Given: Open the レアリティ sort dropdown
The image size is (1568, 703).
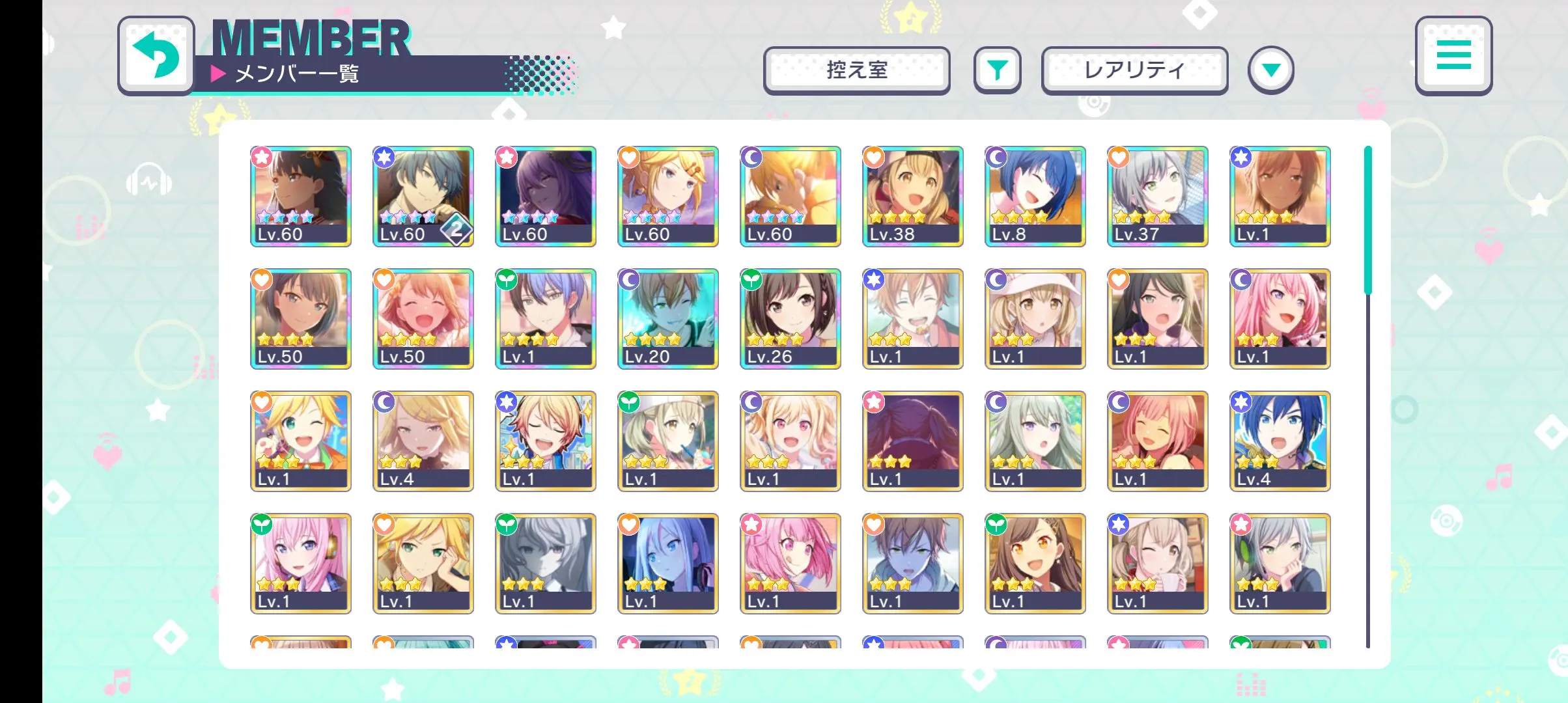Looking at the screenshot, I should point(1134,70).
